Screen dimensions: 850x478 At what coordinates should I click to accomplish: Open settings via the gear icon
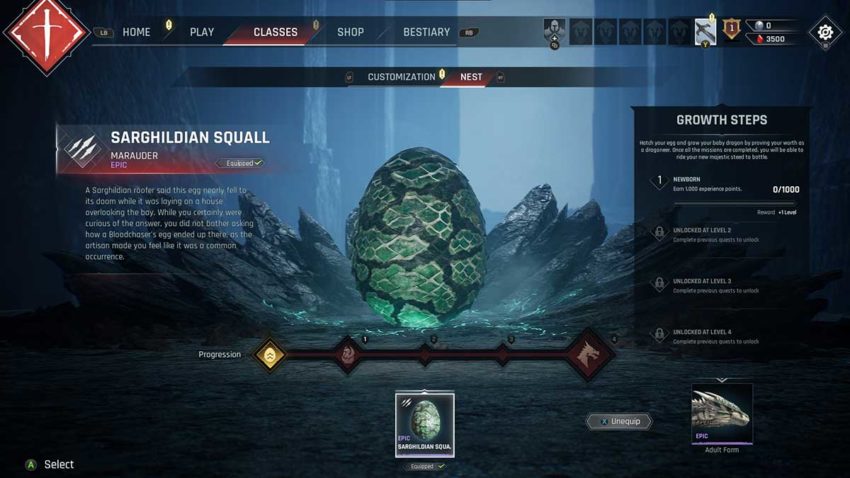825,32
